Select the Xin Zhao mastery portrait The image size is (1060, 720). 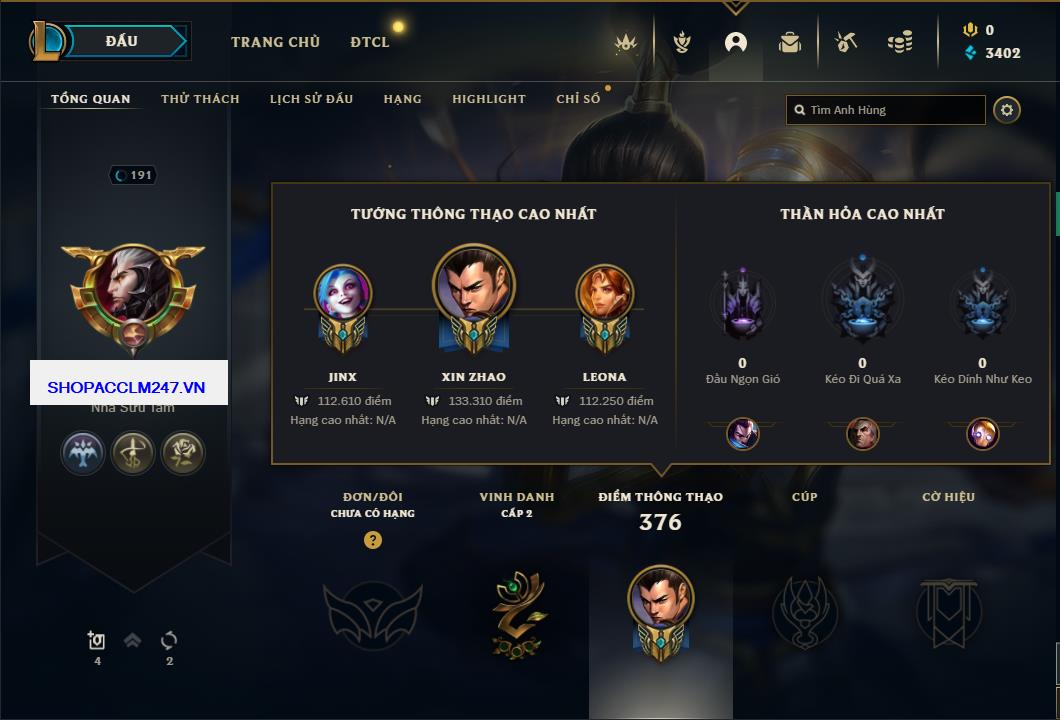[x=474, y=284]
